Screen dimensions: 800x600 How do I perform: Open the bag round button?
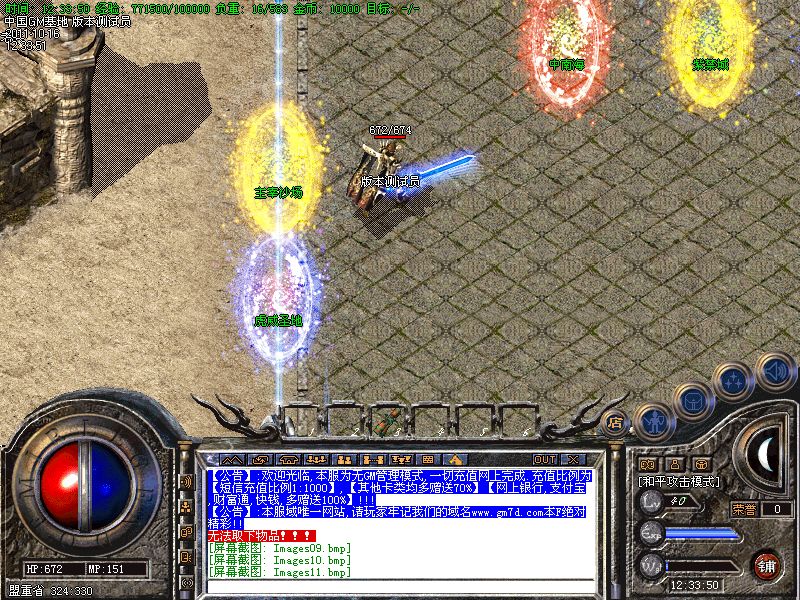(693, 402)
